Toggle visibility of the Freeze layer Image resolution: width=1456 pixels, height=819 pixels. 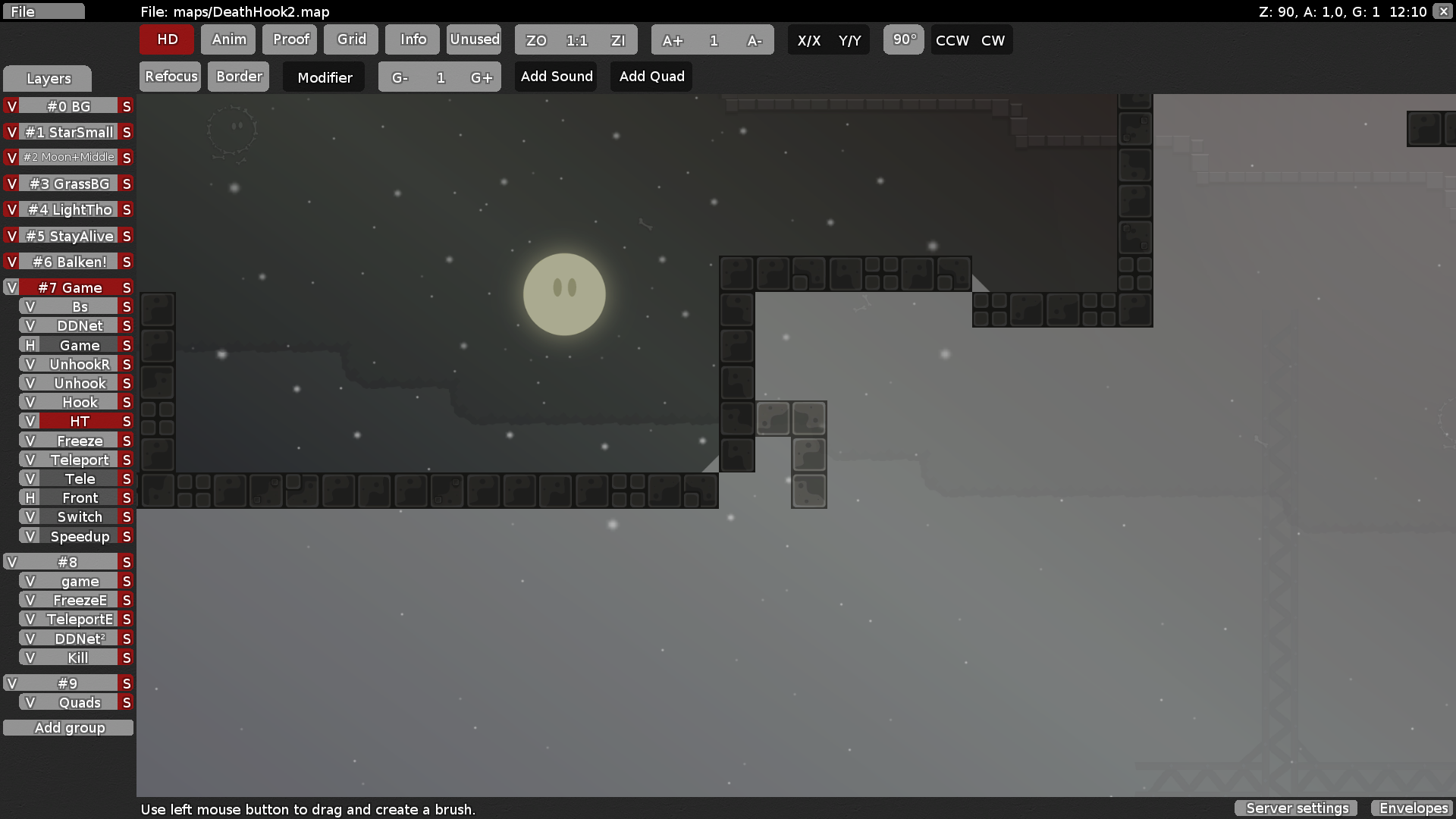[30, 440]
